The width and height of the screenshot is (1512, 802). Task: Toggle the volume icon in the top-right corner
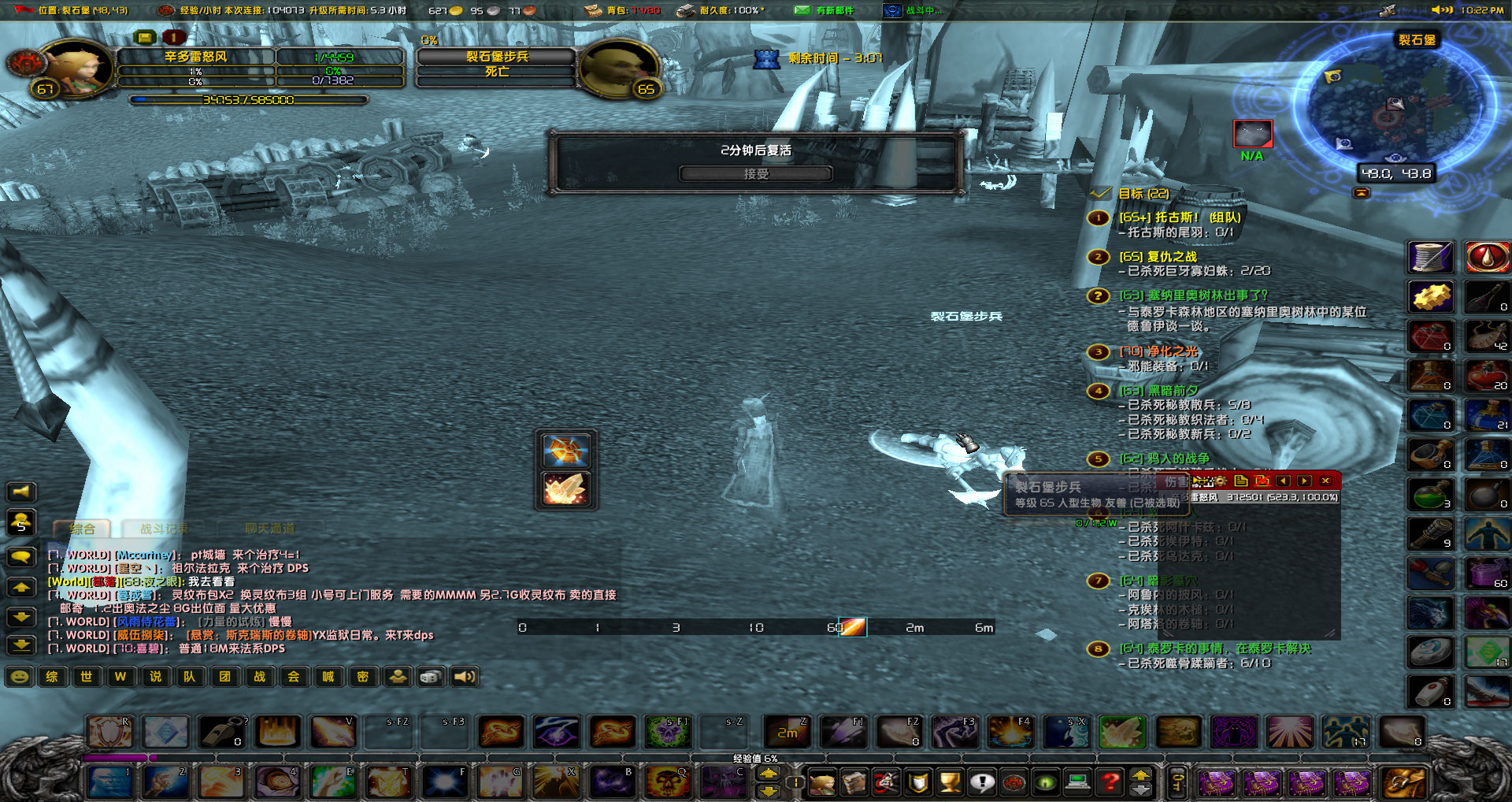(x=1441, y=9)
